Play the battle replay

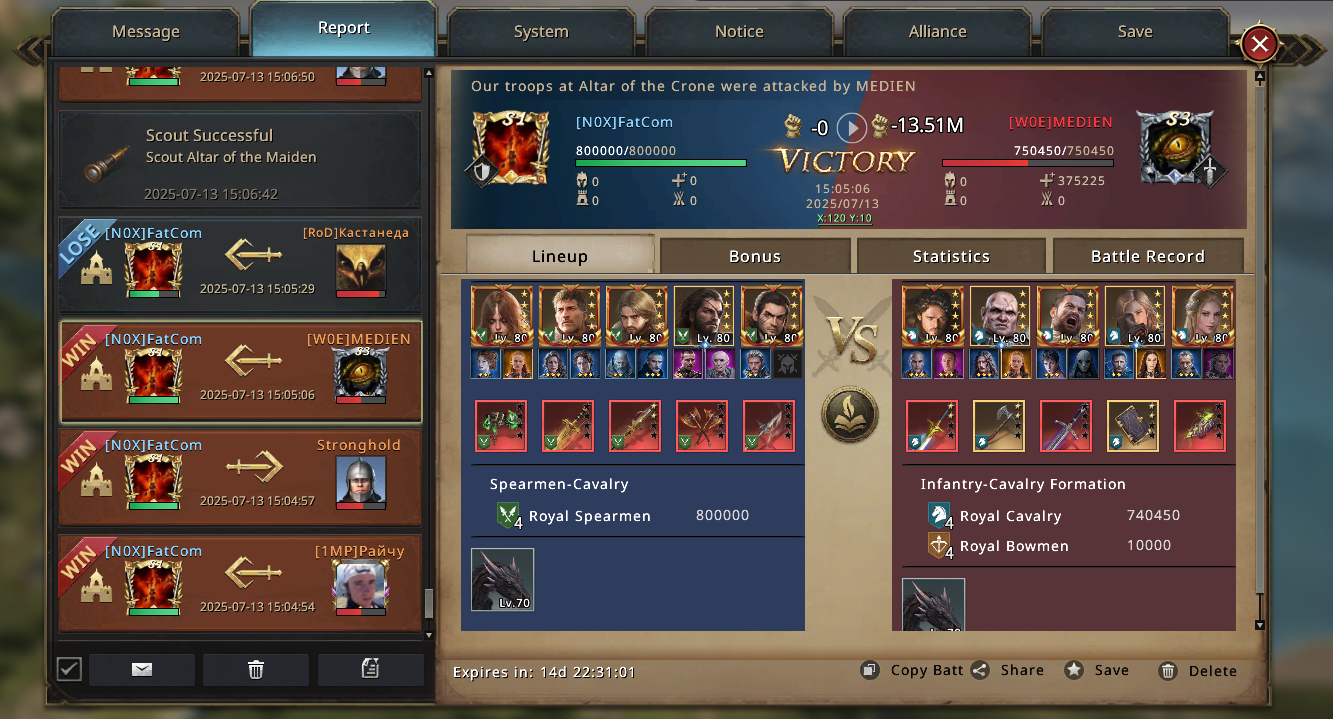[x=851, y=127]
